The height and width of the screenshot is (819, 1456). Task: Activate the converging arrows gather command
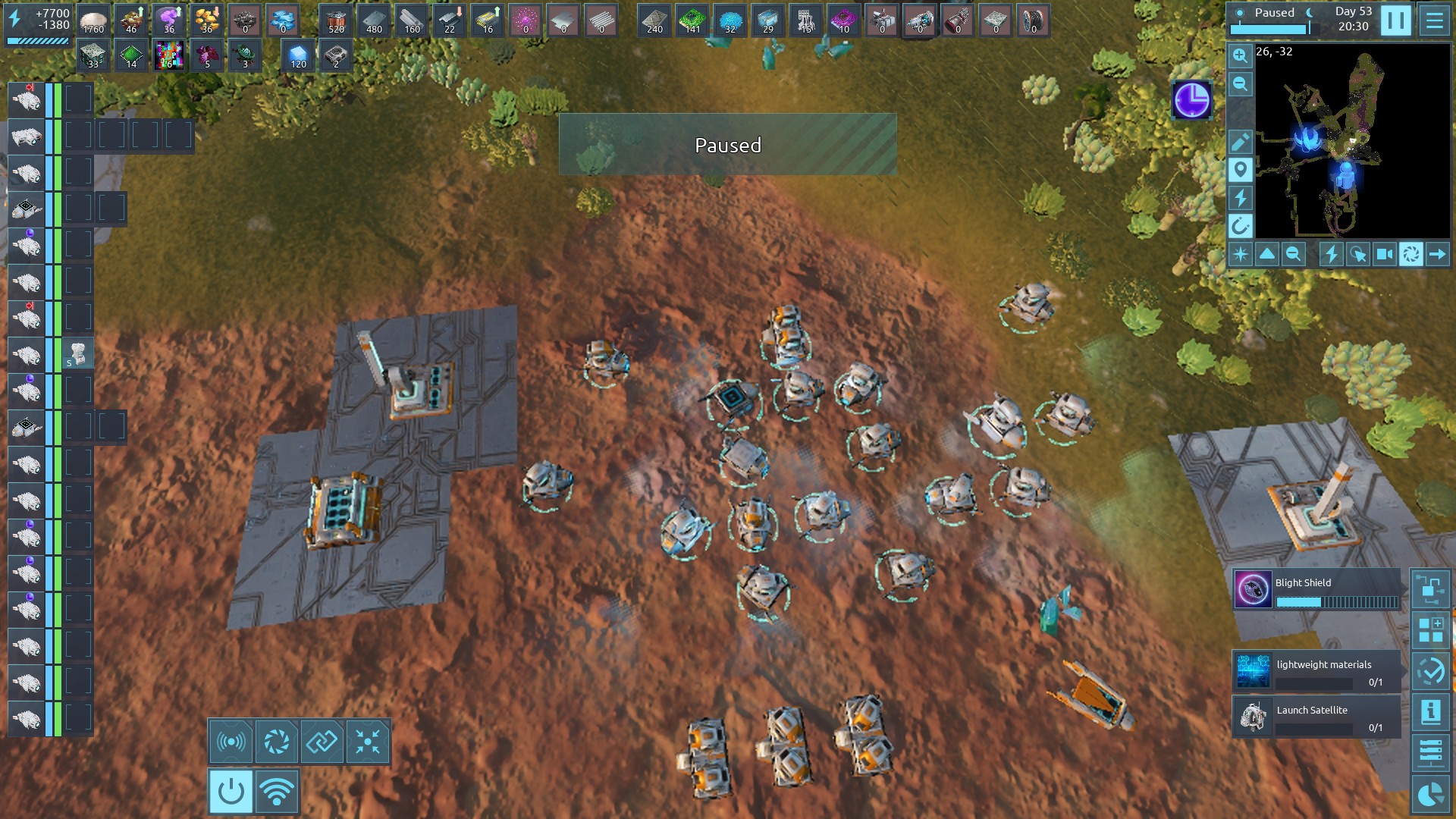click(368, 742)
